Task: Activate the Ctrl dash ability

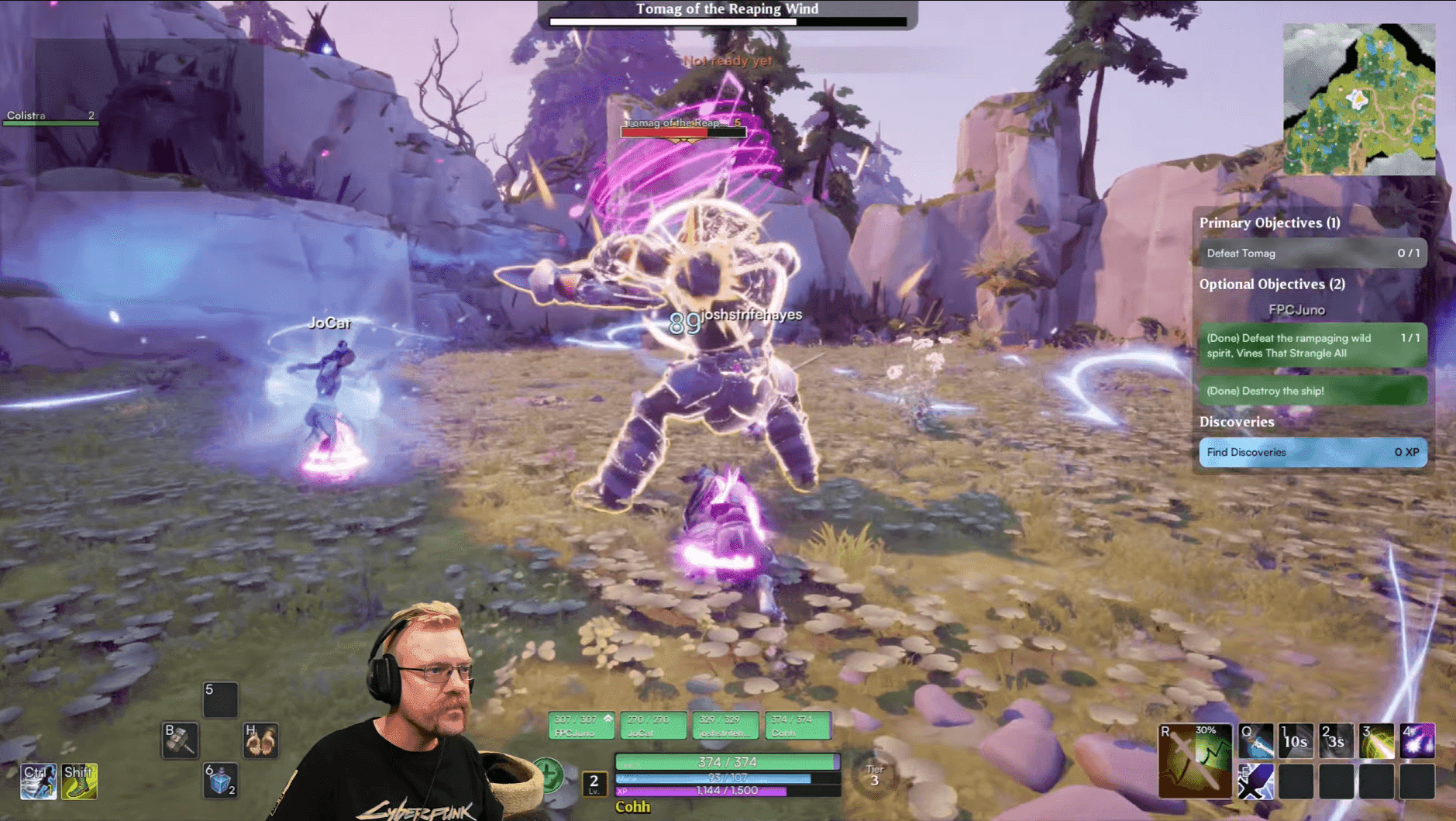Action: 38,781
